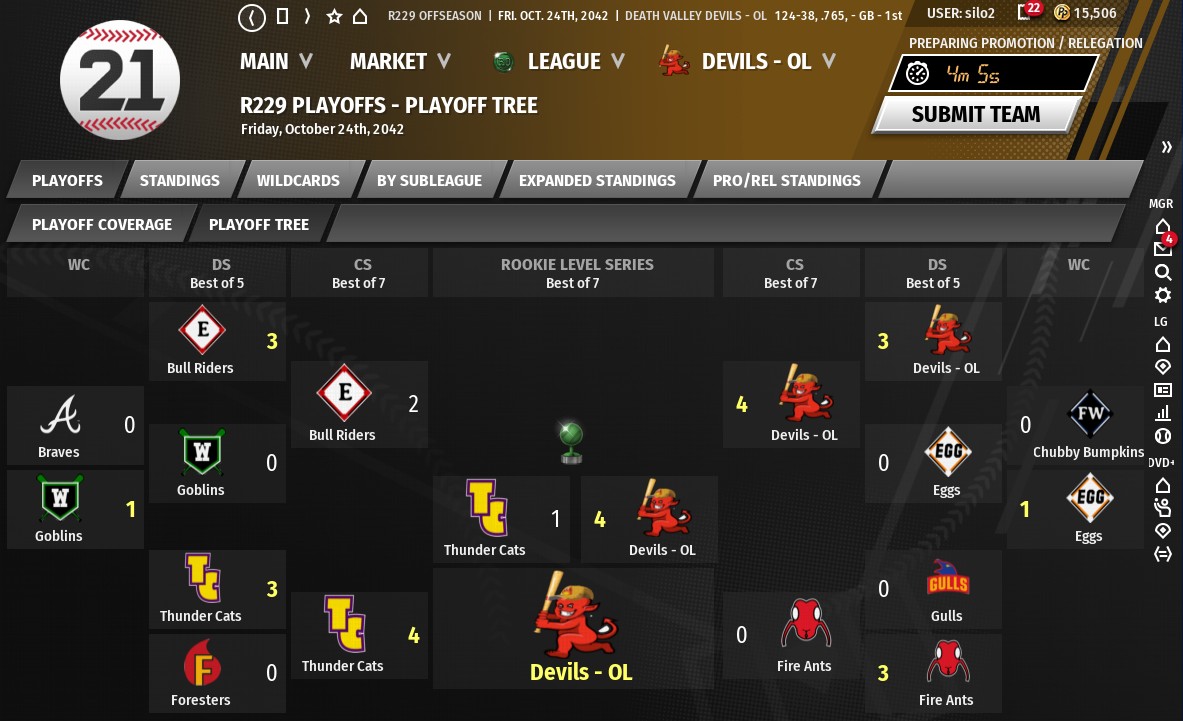Open the MARKET dropdown menu
The image size is (1183, 721).
[x=400, y=62]
